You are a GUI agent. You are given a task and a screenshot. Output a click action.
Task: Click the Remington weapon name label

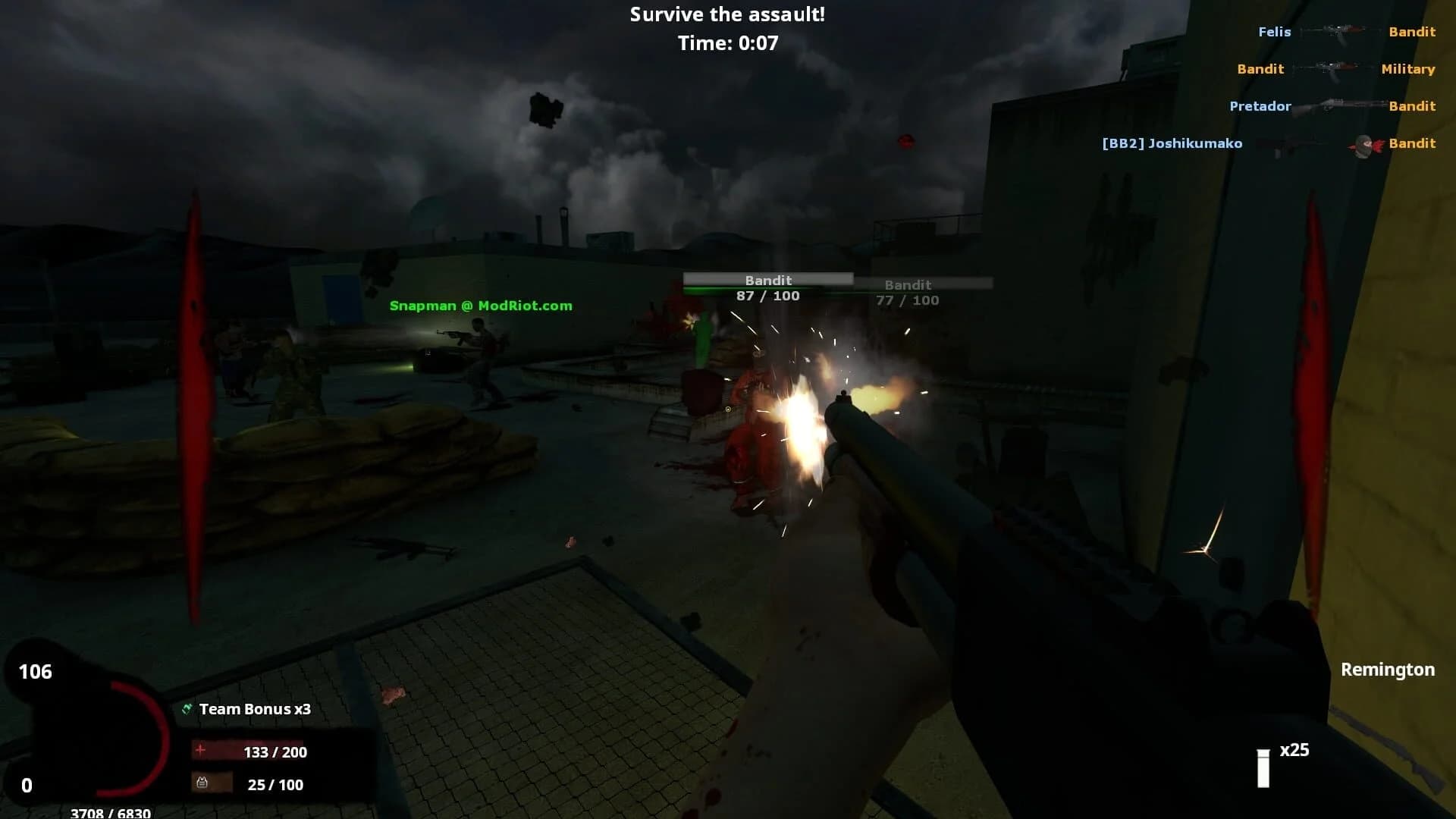click(x=1388, y=670)
